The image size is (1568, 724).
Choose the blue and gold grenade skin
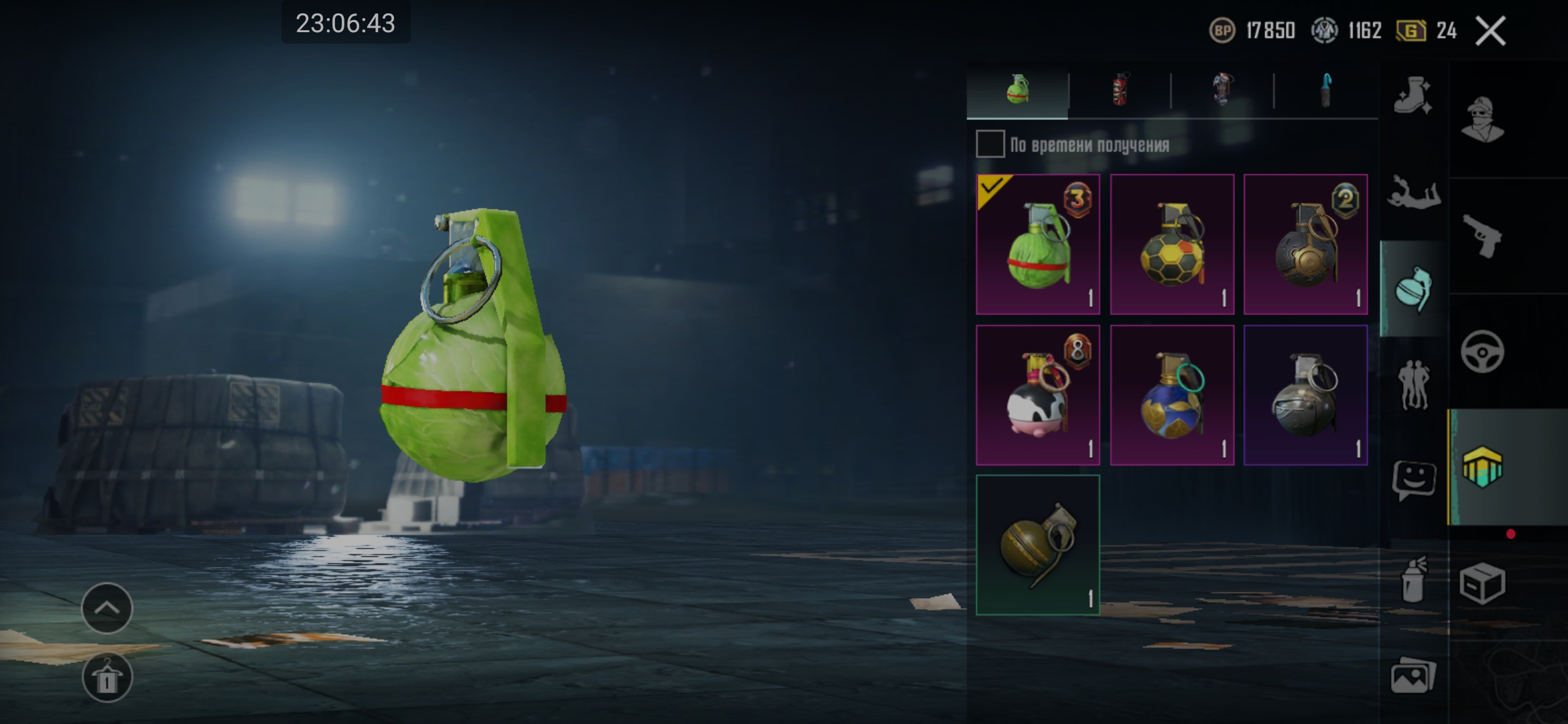click(1172, 395)
